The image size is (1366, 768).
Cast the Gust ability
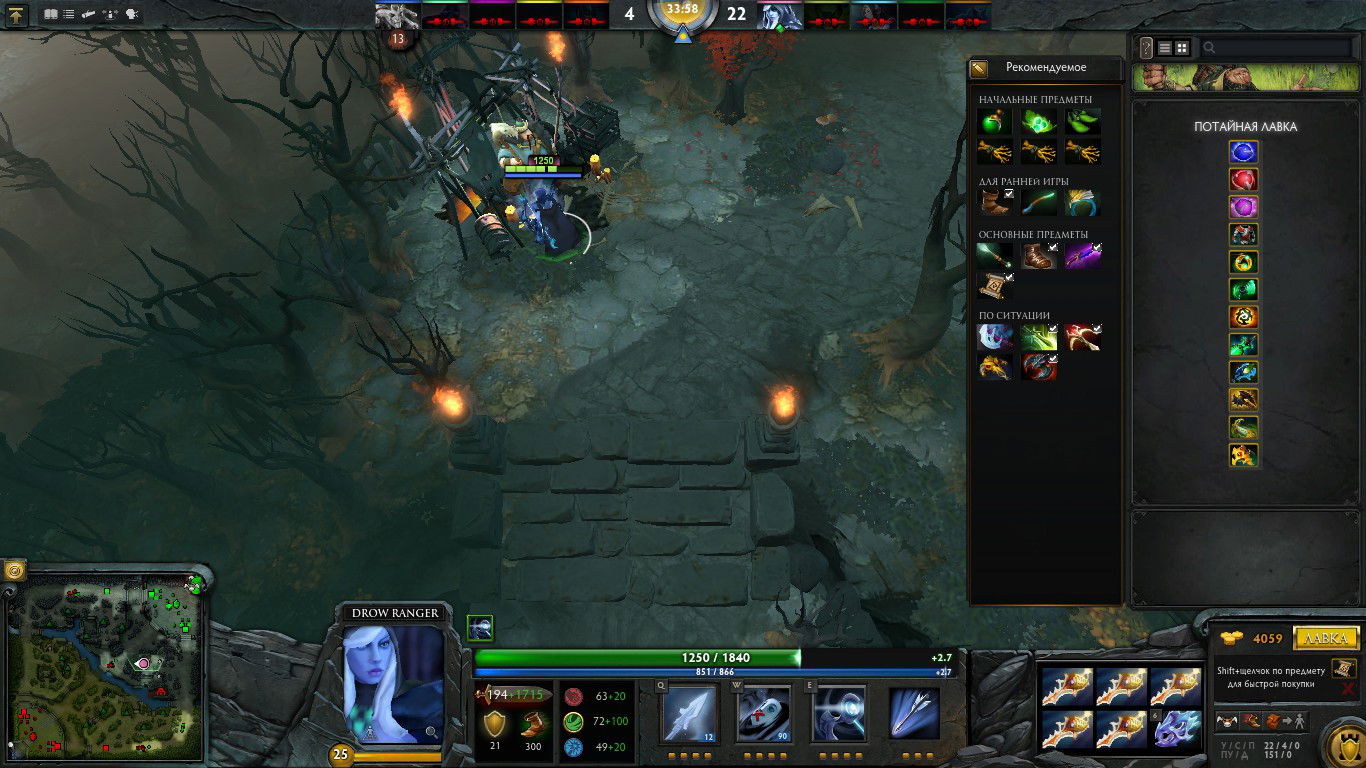click(x=764, y=713)
